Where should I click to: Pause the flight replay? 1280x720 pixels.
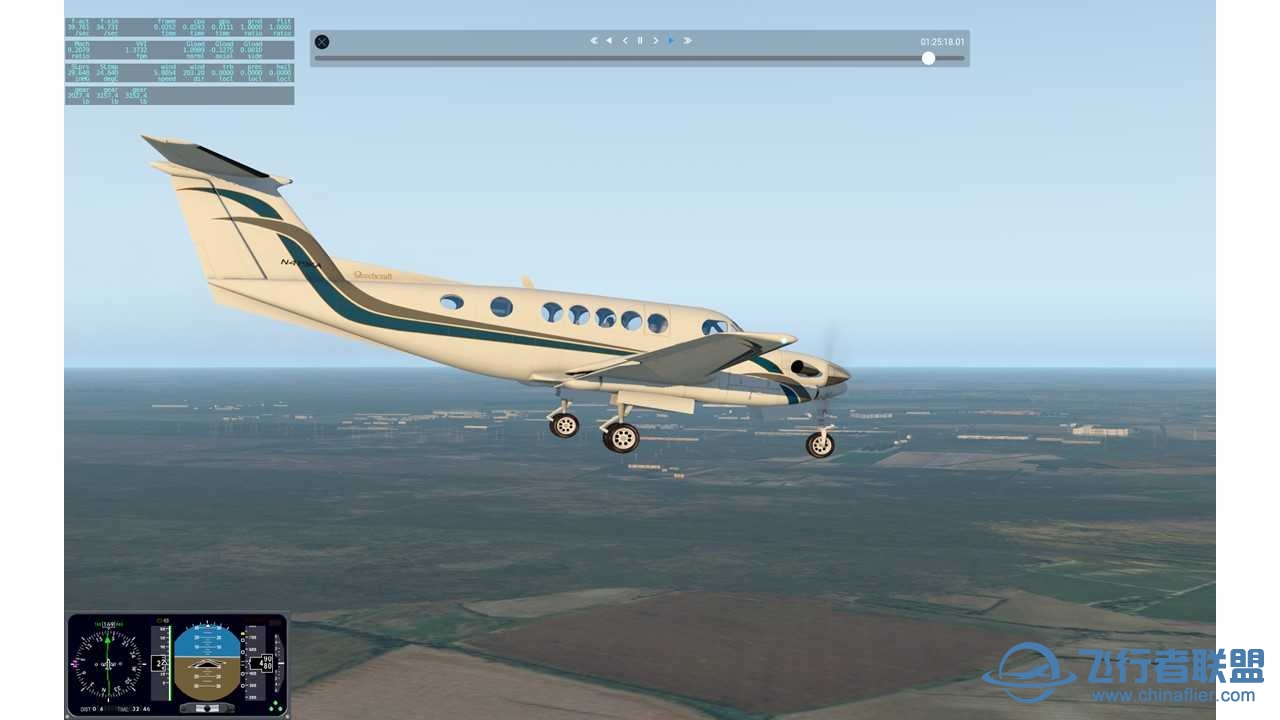click(640, 41)
